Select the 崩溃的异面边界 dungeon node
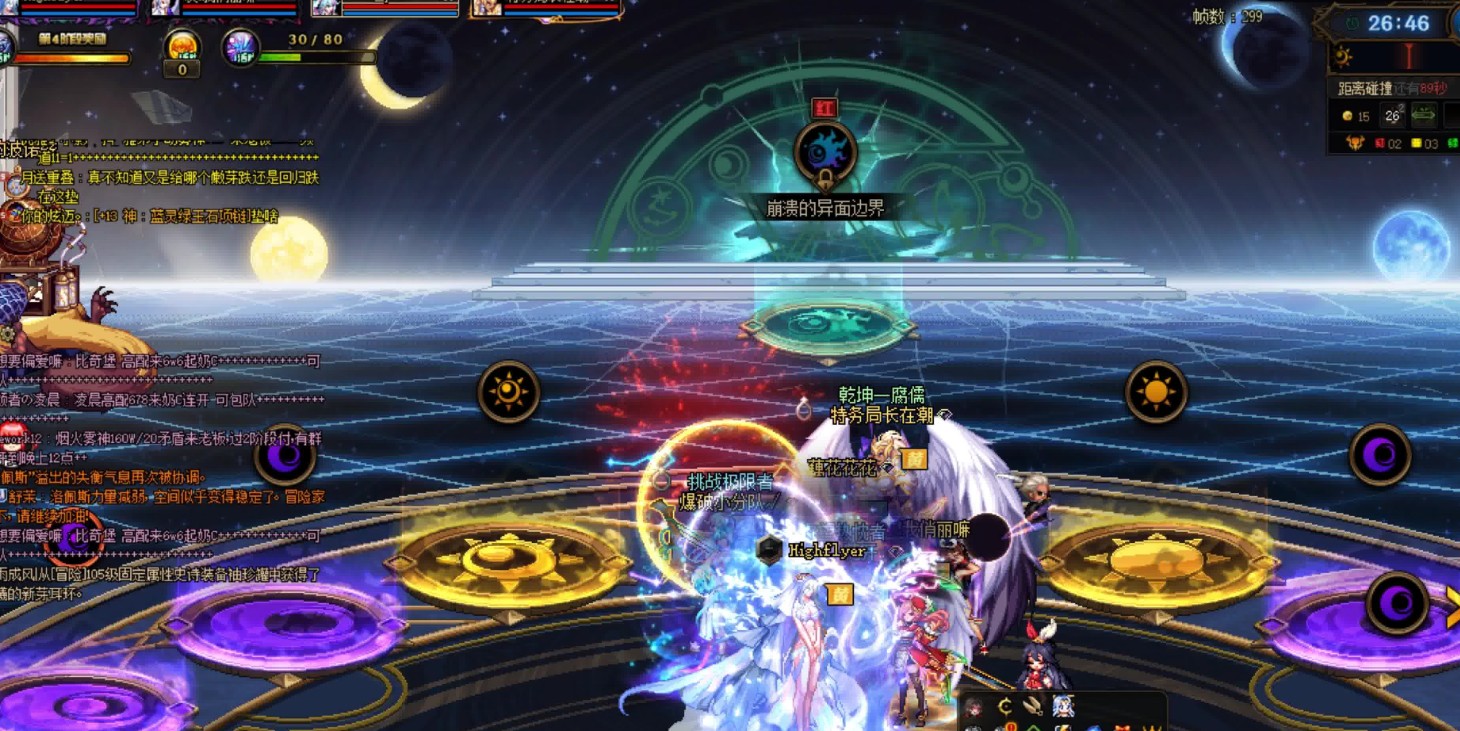1460x731 pixels. click(825, 153)
